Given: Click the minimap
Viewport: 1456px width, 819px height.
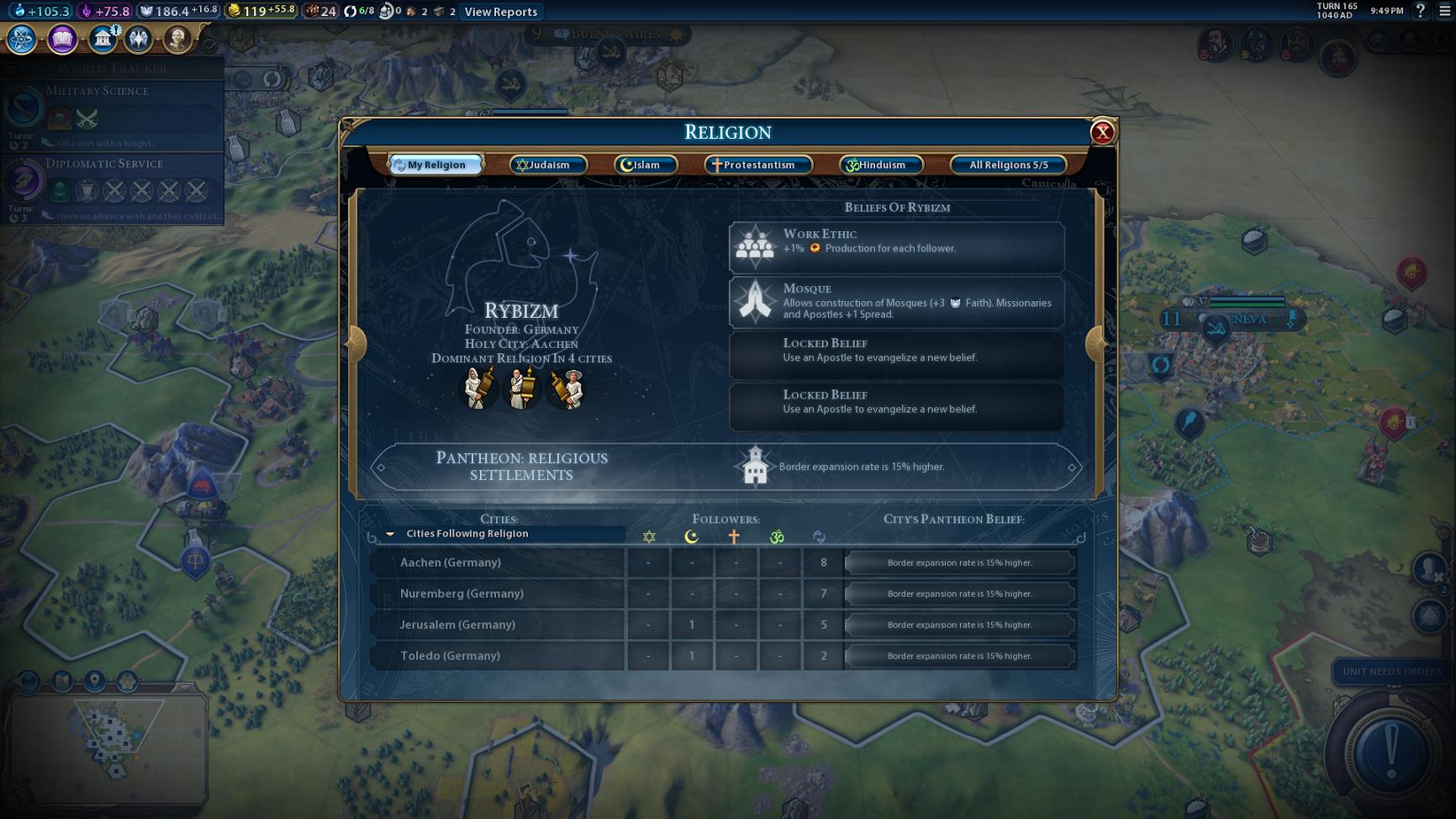Looking at the screenshot, I should pyautogui.click(x=109, y=744).
